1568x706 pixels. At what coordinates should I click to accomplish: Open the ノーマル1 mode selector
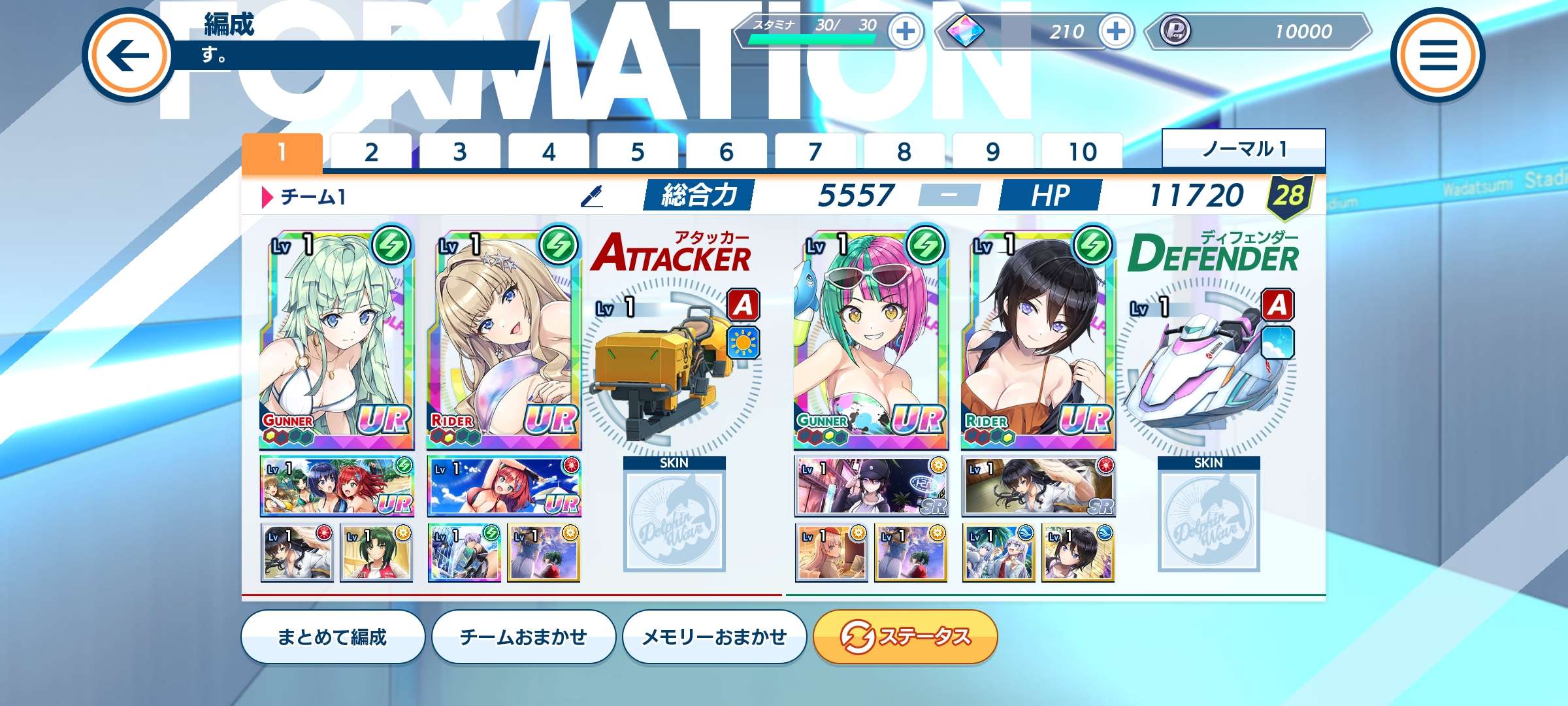1243,149
